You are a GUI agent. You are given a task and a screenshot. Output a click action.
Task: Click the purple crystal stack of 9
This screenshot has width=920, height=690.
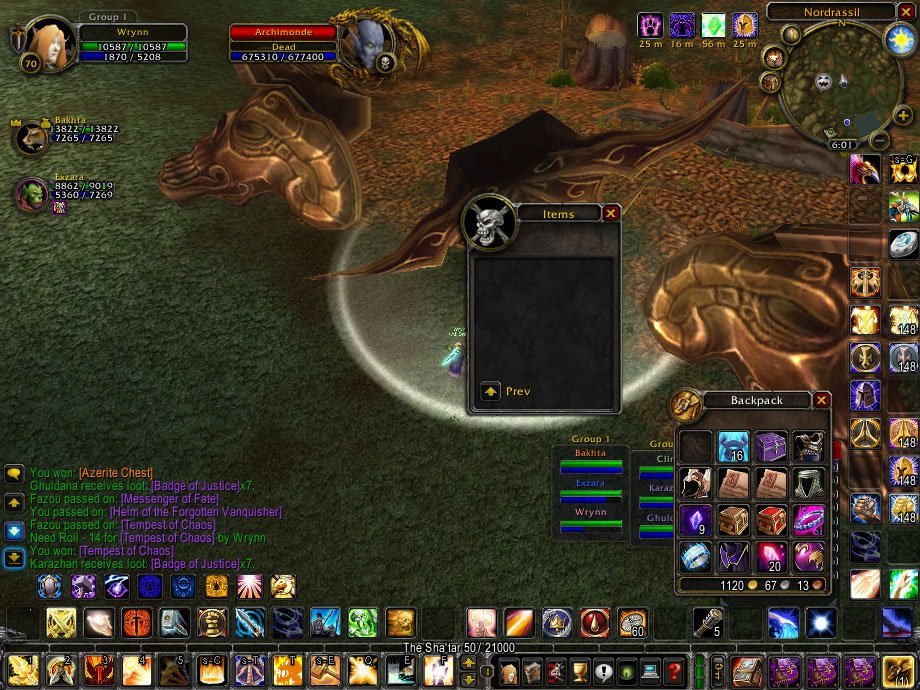[695, 519]
